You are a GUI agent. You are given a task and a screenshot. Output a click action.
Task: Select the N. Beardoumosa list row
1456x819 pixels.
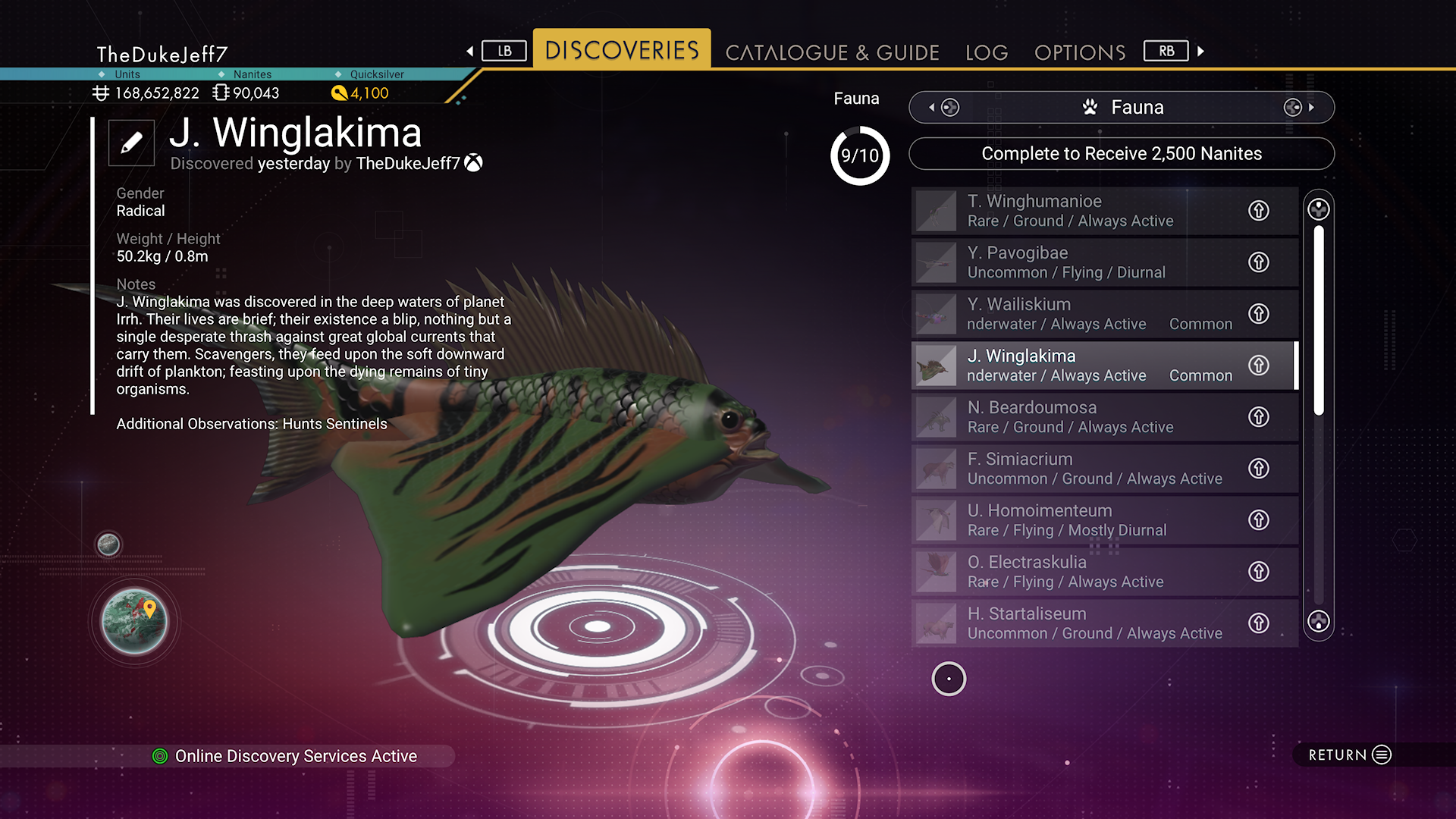coord(1092,417)
